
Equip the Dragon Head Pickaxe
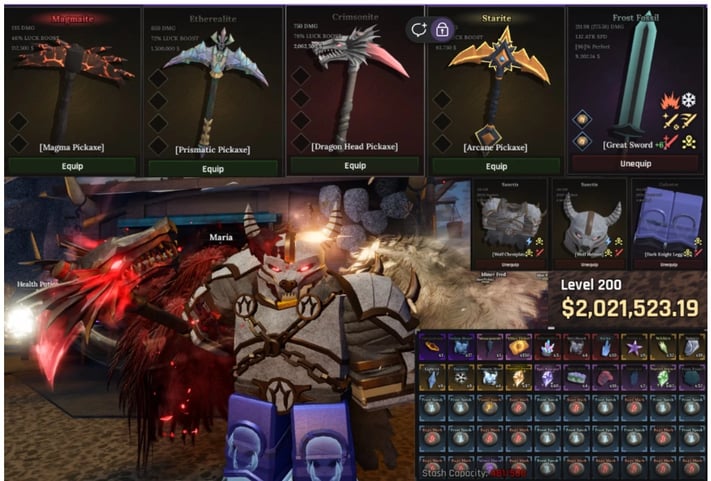coord(353,166)
